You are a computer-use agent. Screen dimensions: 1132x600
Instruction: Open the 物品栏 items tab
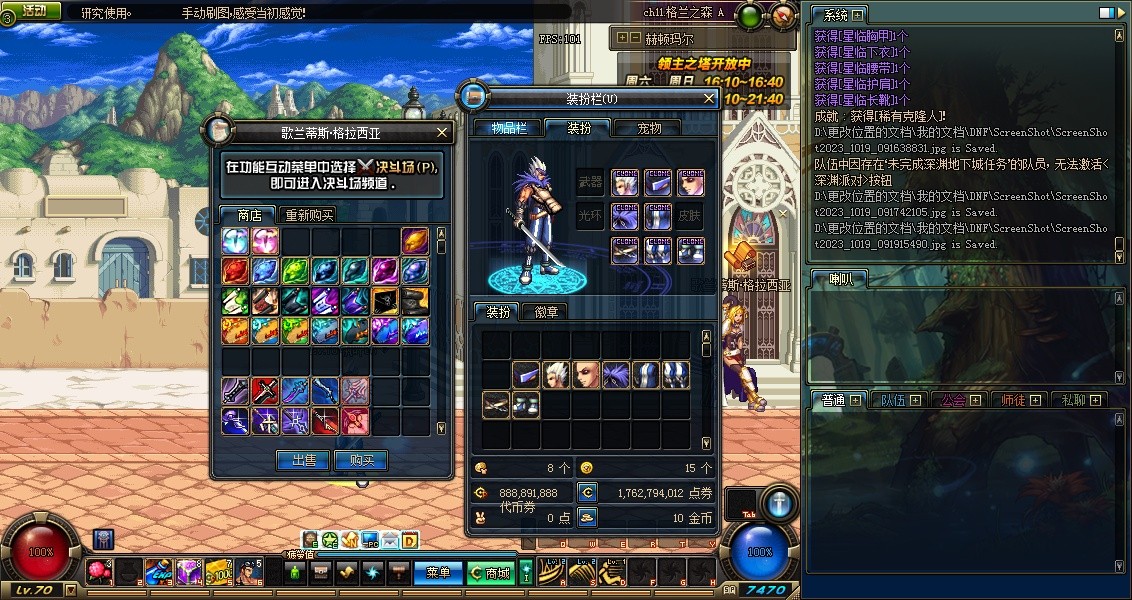508,128
